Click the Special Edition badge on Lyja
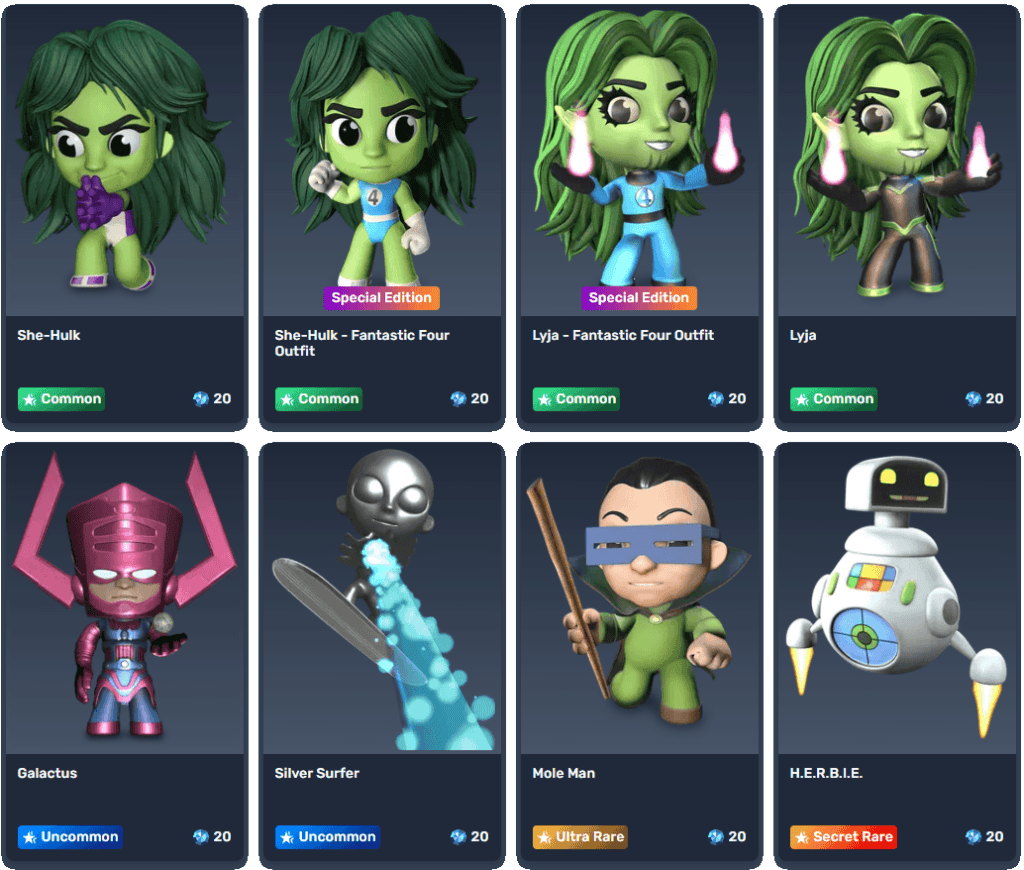This screenshot has width=1024, height=870. click(x=639, y=297)
